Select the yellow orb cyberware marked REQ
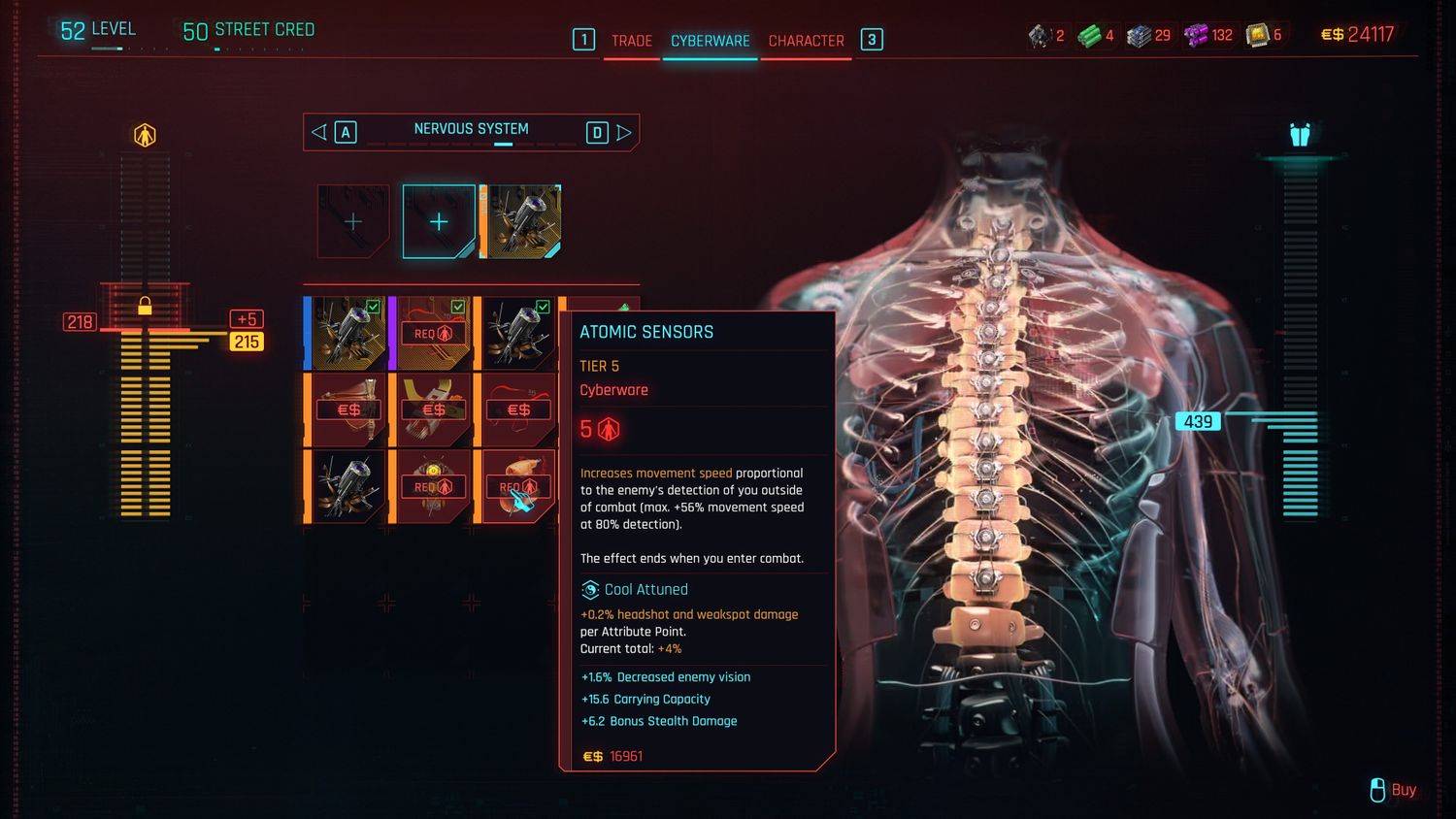 433,486
